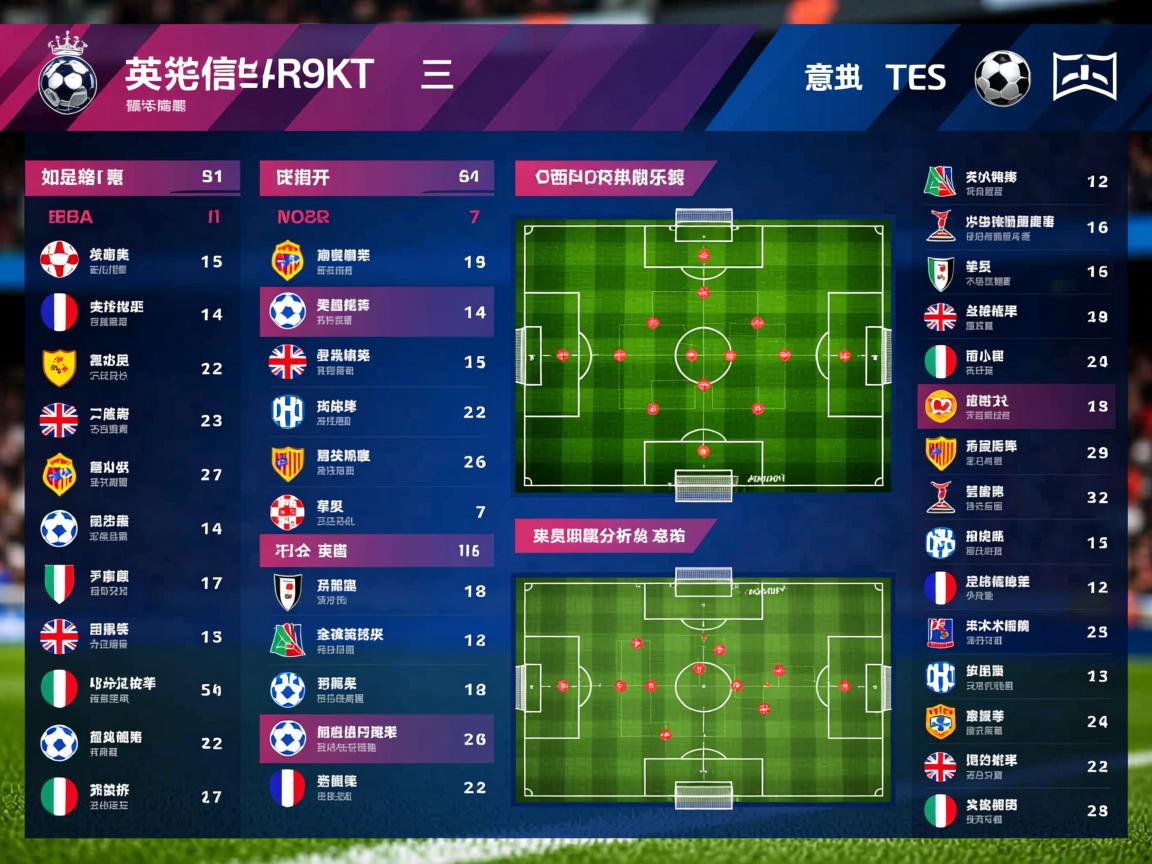This screenshot has height=864, width=1152.
Task: Select the Italy flag row with value 28
Action: click(x=1016, y=811)
